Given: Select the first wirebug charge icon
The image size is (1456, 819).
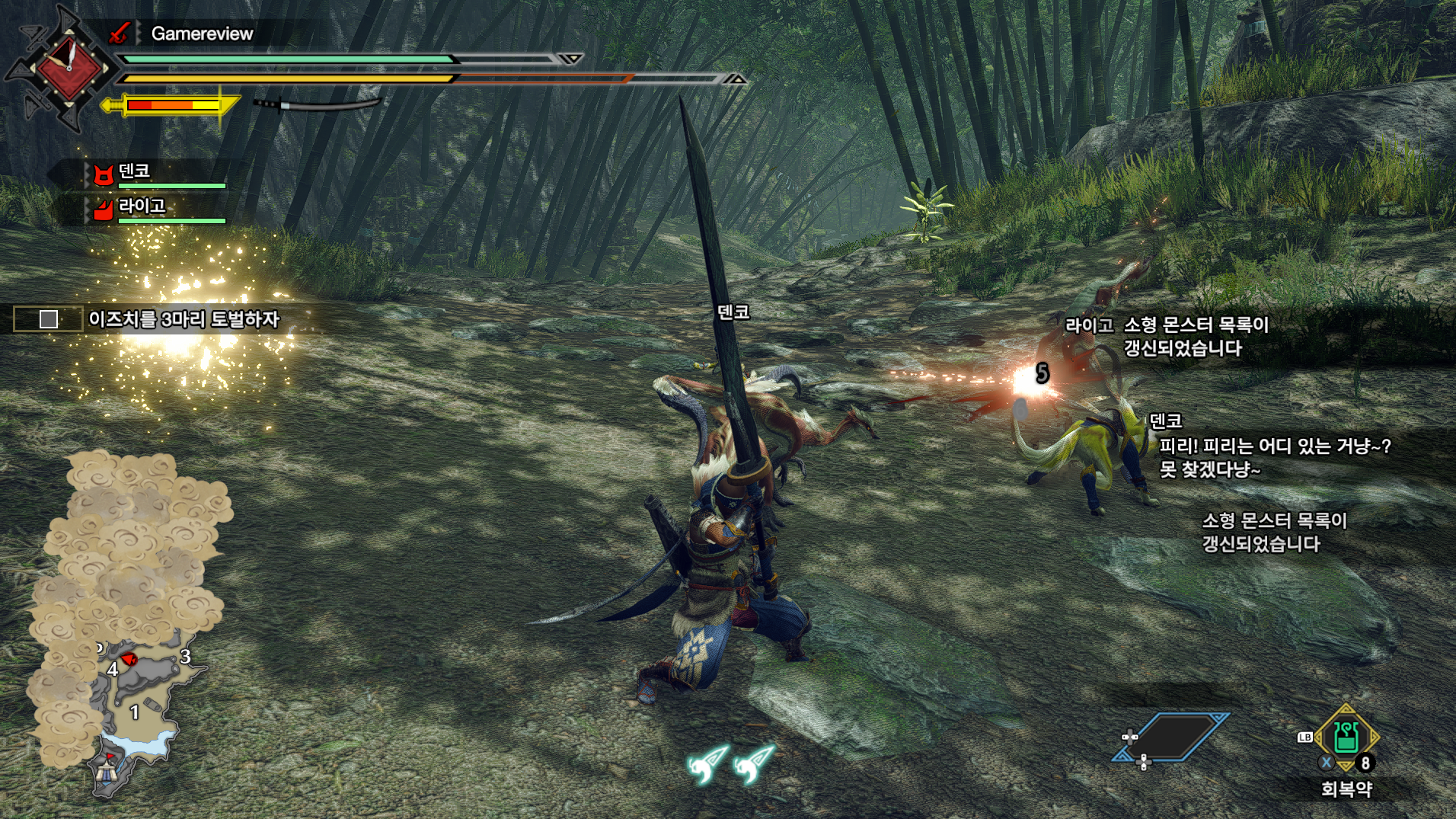Looking at the screenshot, I should 708,763.
